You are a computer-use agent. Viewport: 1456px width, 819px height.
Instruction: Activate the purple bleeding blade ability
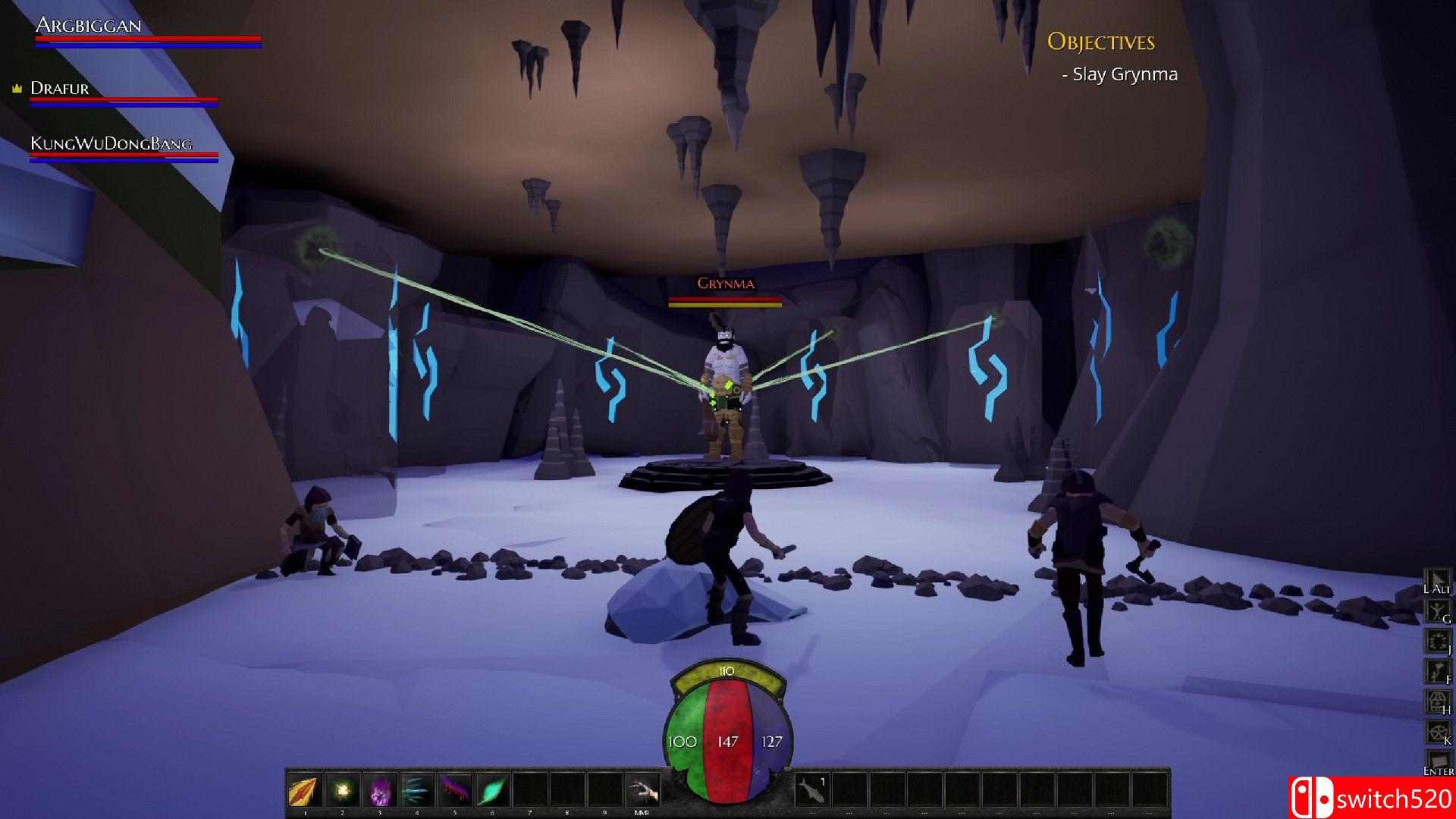coord(455,792)
